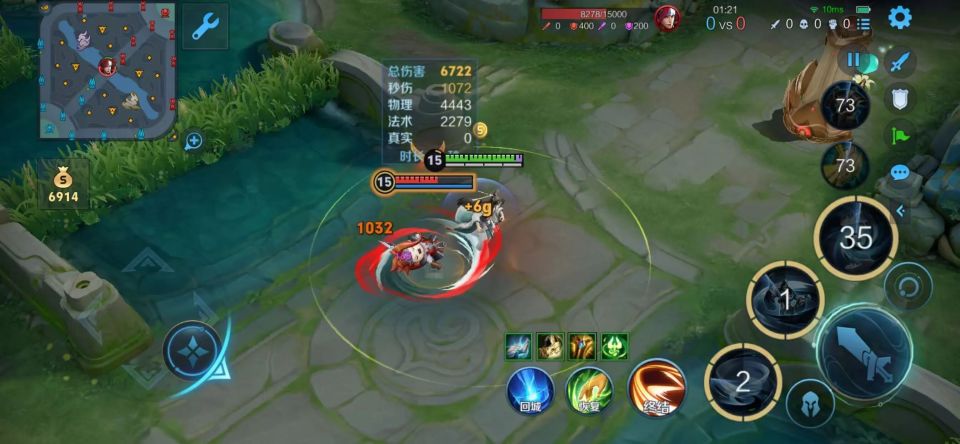Open the wrench tool button

[x=205, y=26]
